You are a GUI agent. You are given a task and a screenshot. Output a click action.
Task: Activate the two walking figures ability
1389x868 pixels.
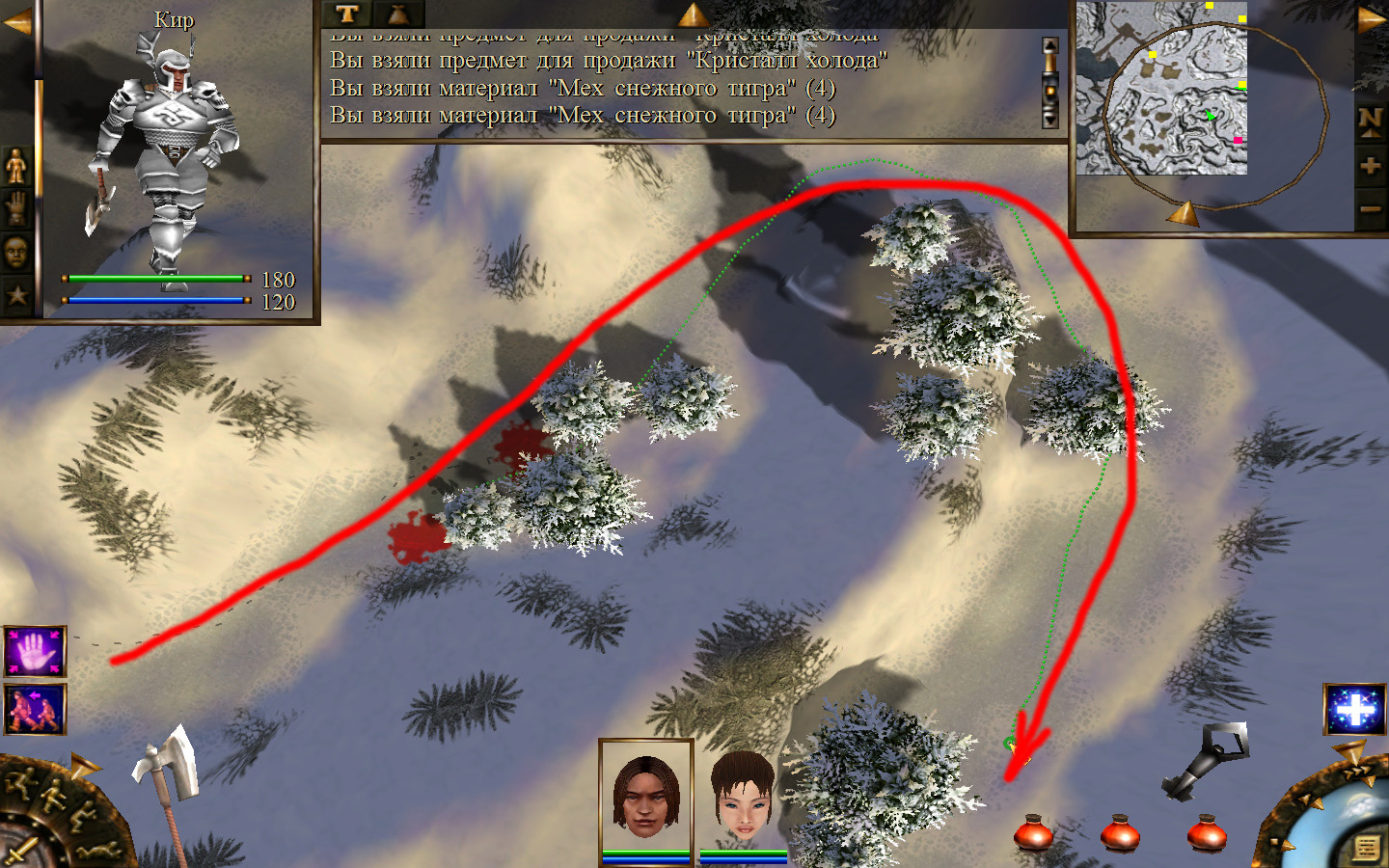(x=35, y=709)
